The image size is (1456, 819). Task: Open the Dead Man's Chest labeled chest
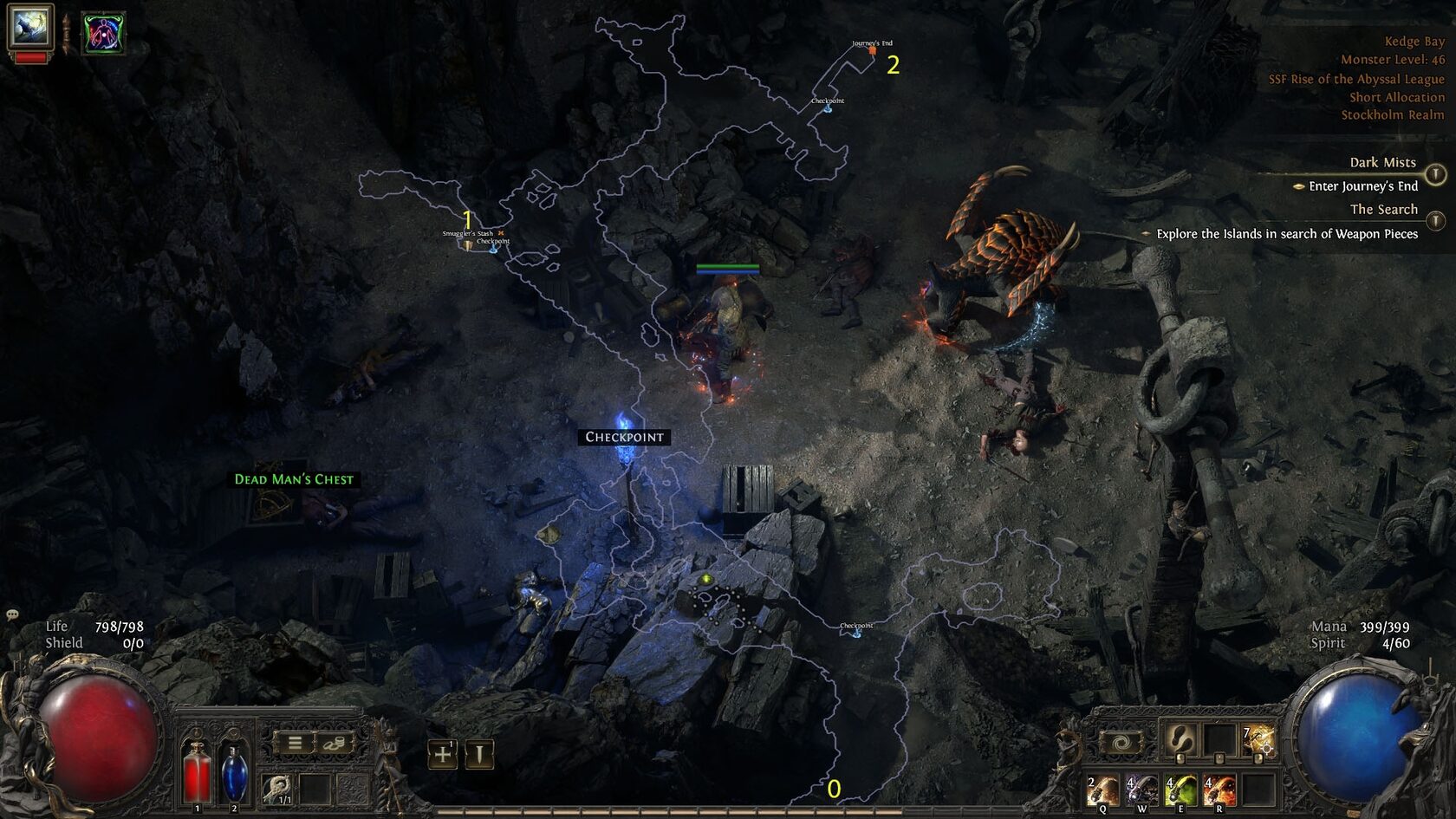(x=292, y=478)
